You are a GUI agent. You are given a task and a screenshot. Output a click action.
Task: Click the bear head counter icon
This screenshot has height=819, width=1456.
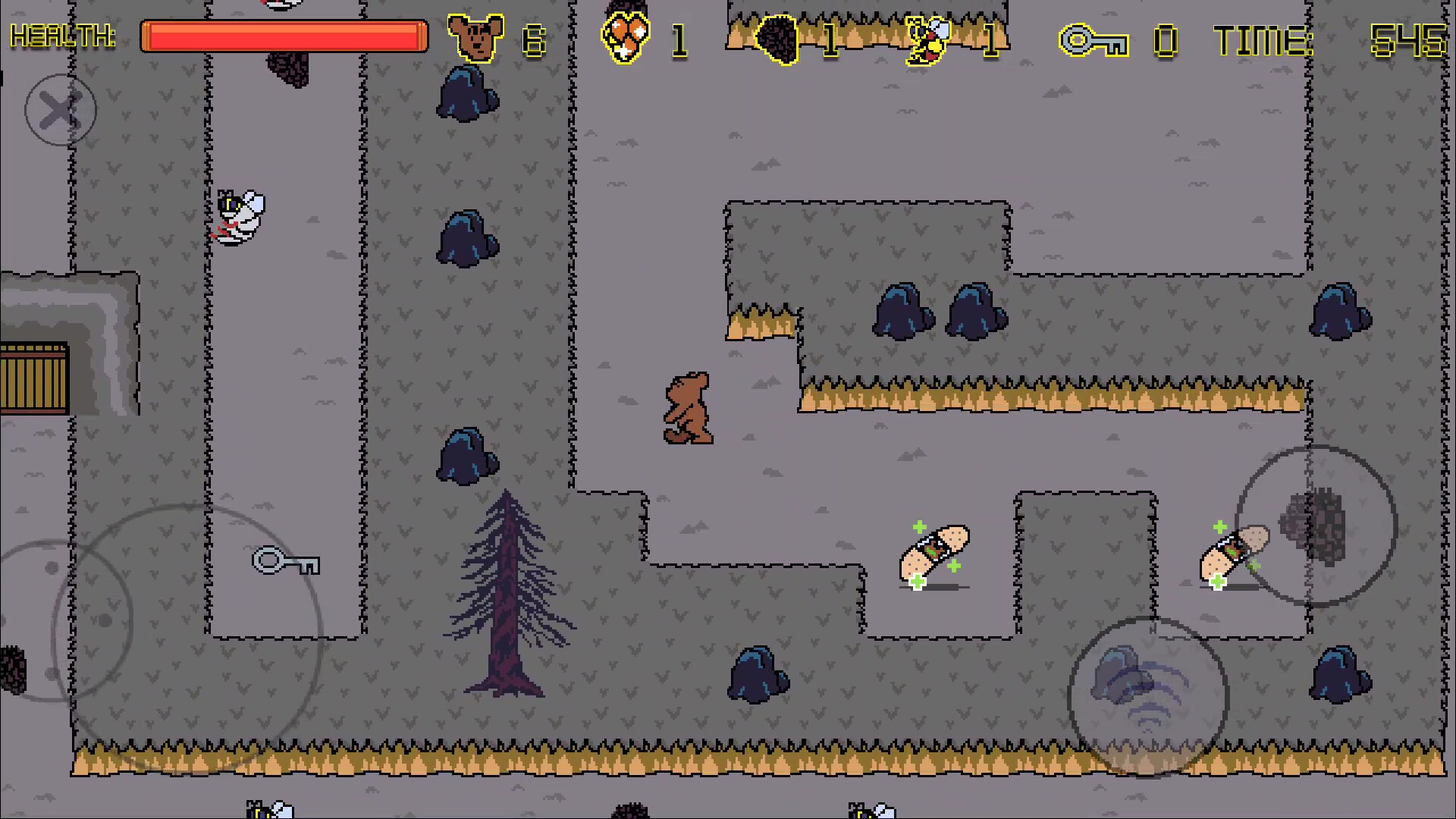click(478, 36)
